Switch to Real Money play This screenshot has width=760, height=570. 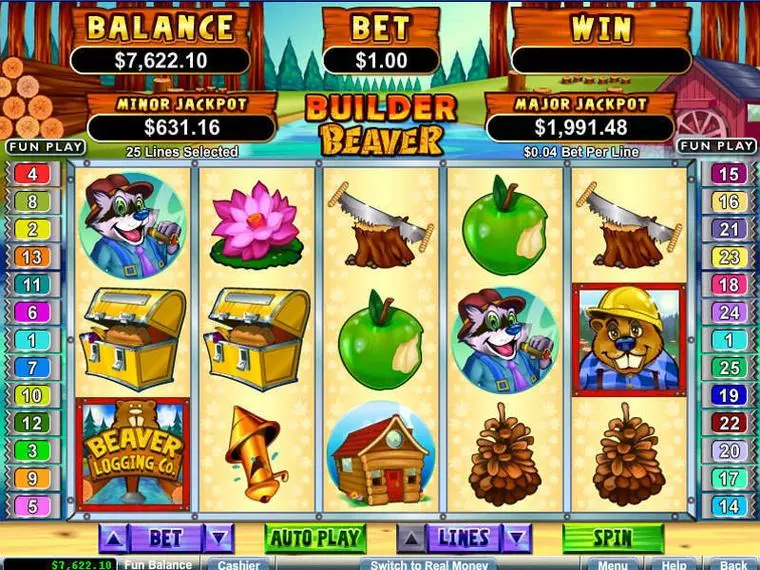pos(429,564)
